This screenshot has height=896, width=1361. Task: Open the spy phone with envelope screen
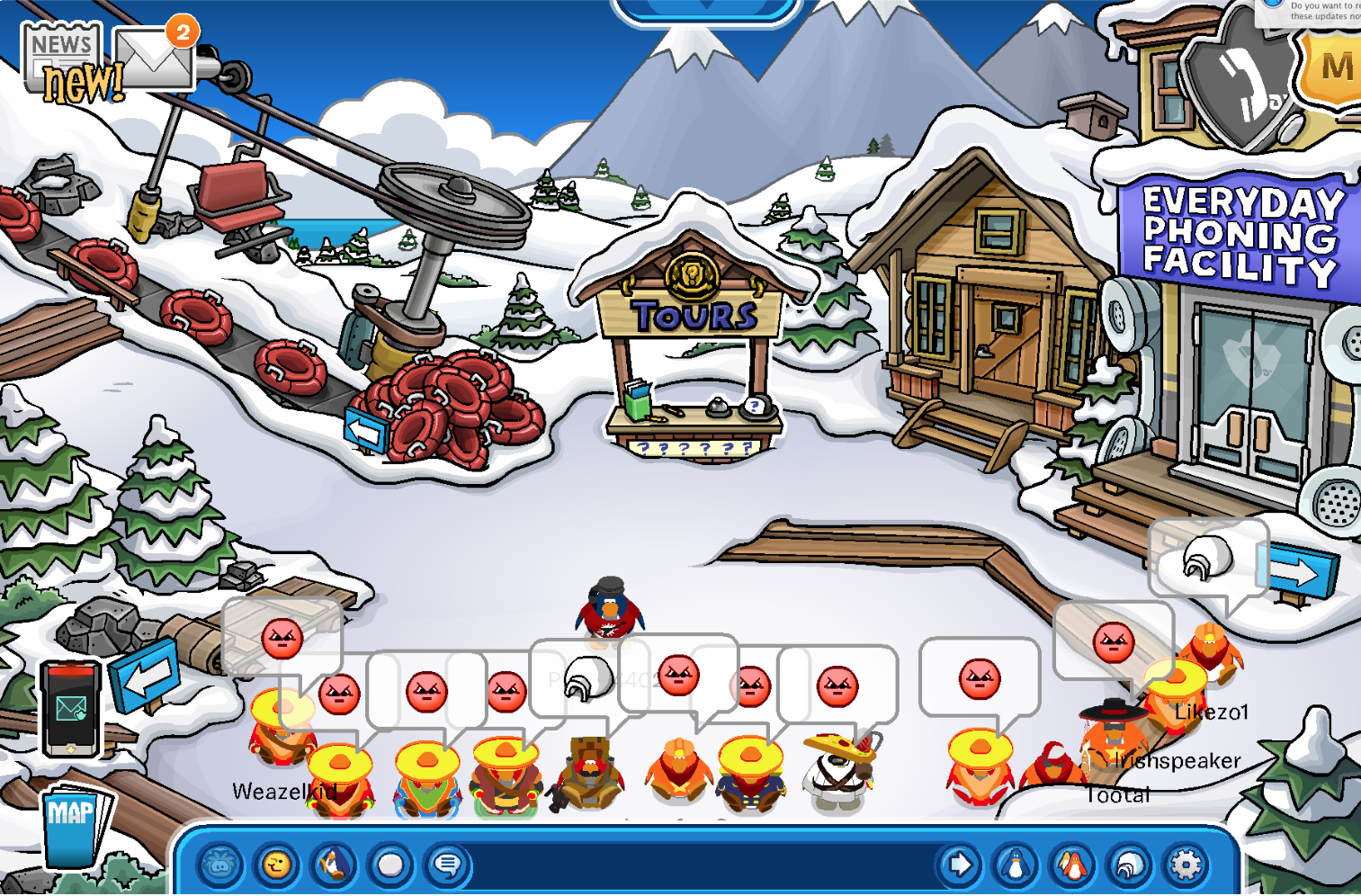click(x=70, y=709)
